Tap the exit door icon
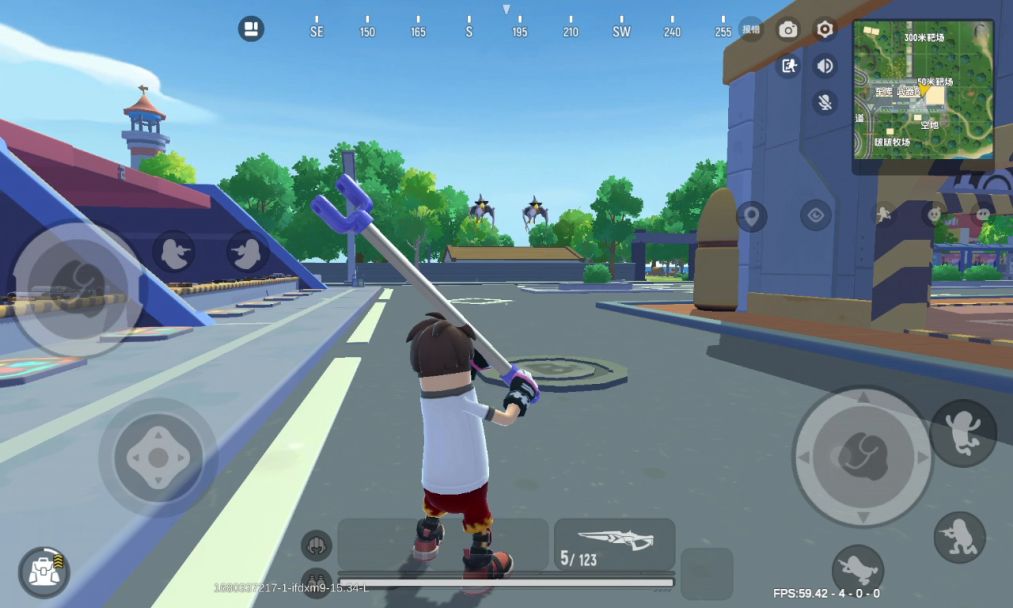1013x608 pixels. 788,66
